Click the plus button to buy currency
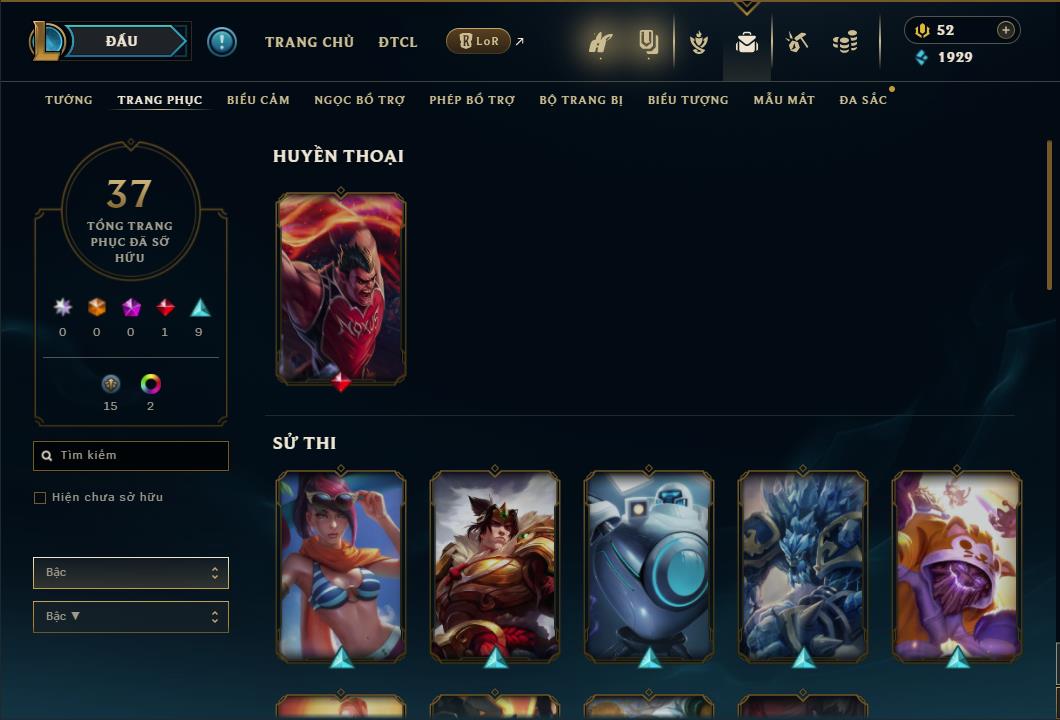The height and width of the screenshot is (720, 1060). [1006, 30]
